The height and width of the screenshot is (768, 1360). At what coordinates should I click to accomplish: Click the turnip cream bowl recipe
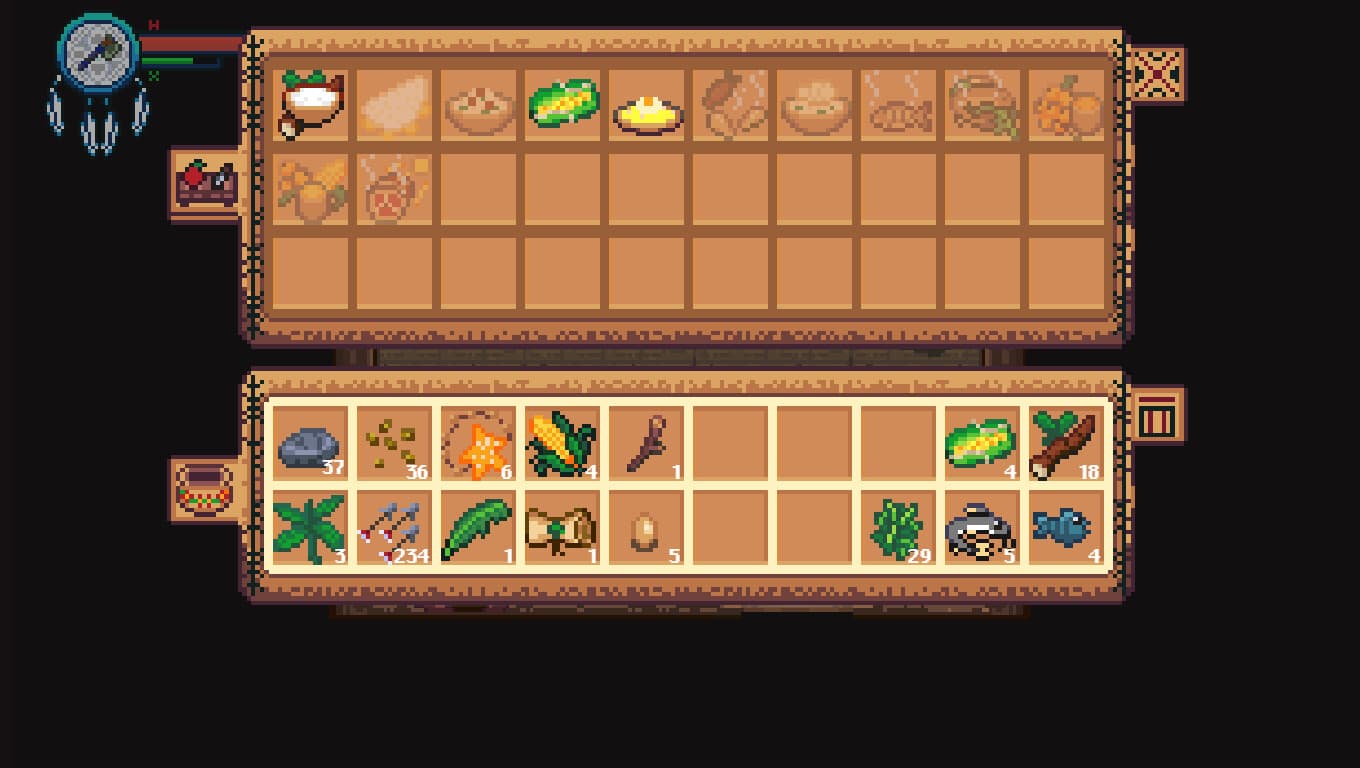coord(311,105)
